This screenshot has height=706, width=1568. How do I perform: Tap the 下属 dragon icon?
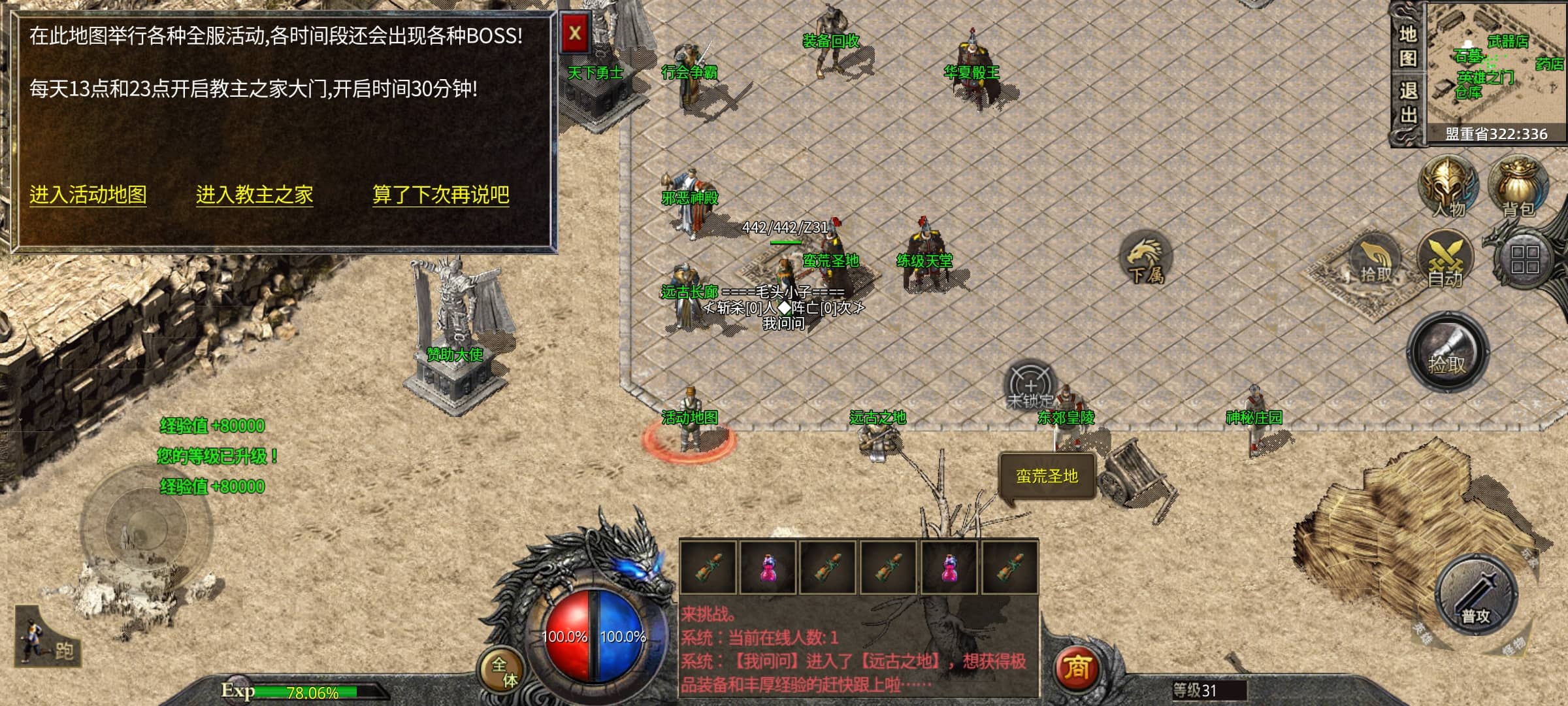tap(1146, 259)
